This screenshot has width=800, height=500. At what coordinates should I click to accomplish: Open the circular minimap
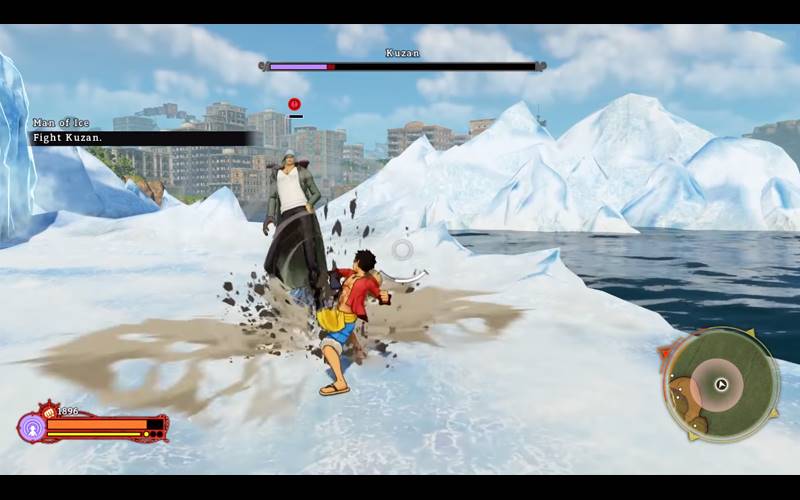tap(721, 384)
